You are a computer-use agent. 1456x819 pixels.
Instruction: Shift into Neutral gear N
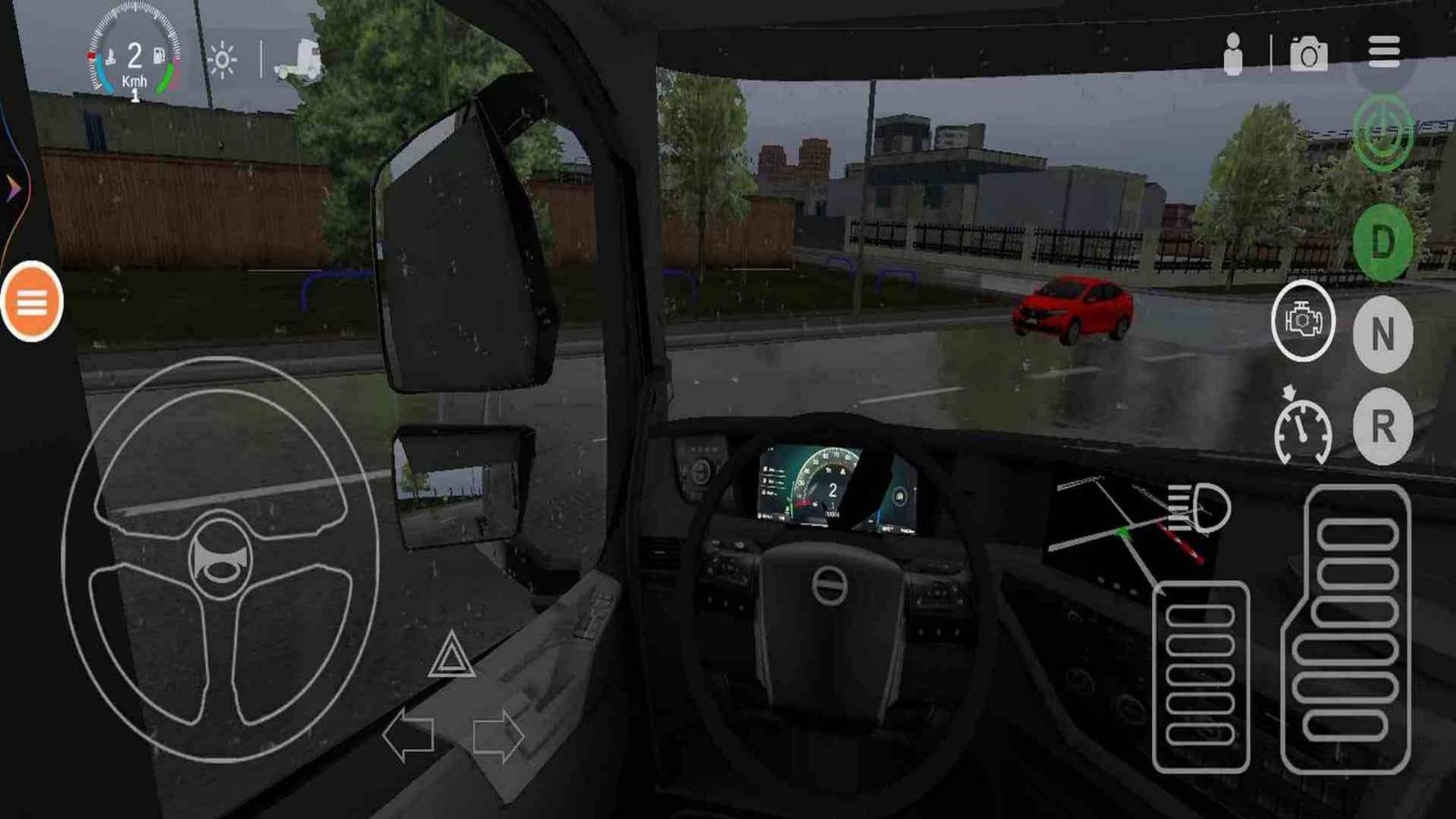1382,334
